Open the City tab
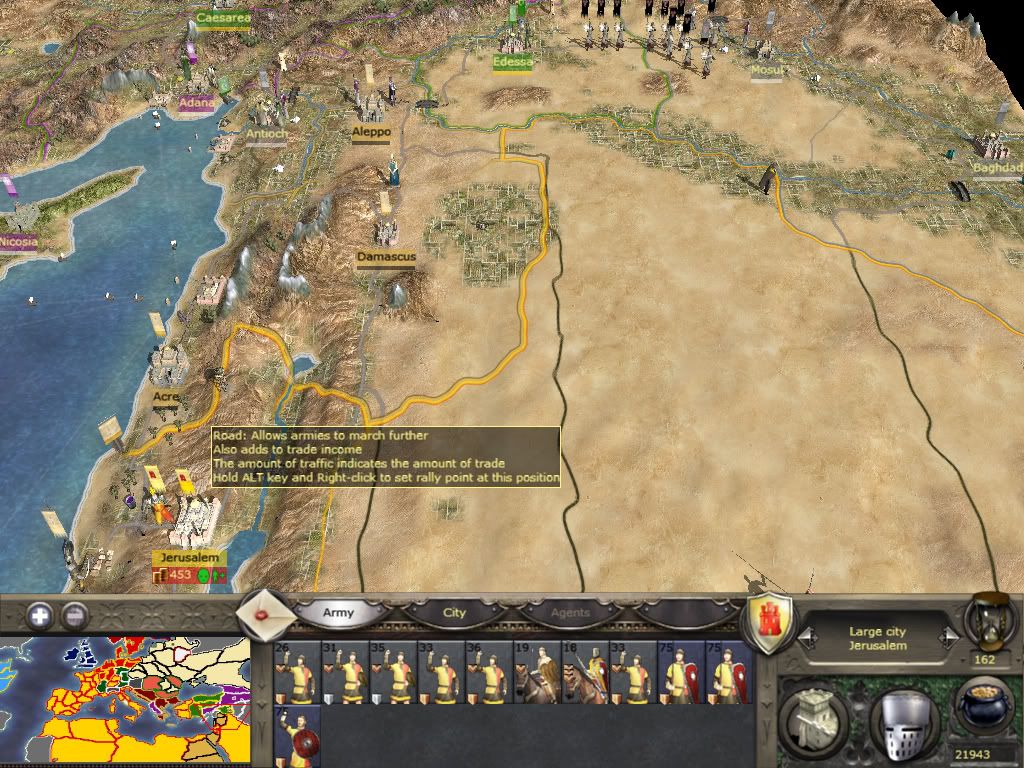 (x=455, y=613)
